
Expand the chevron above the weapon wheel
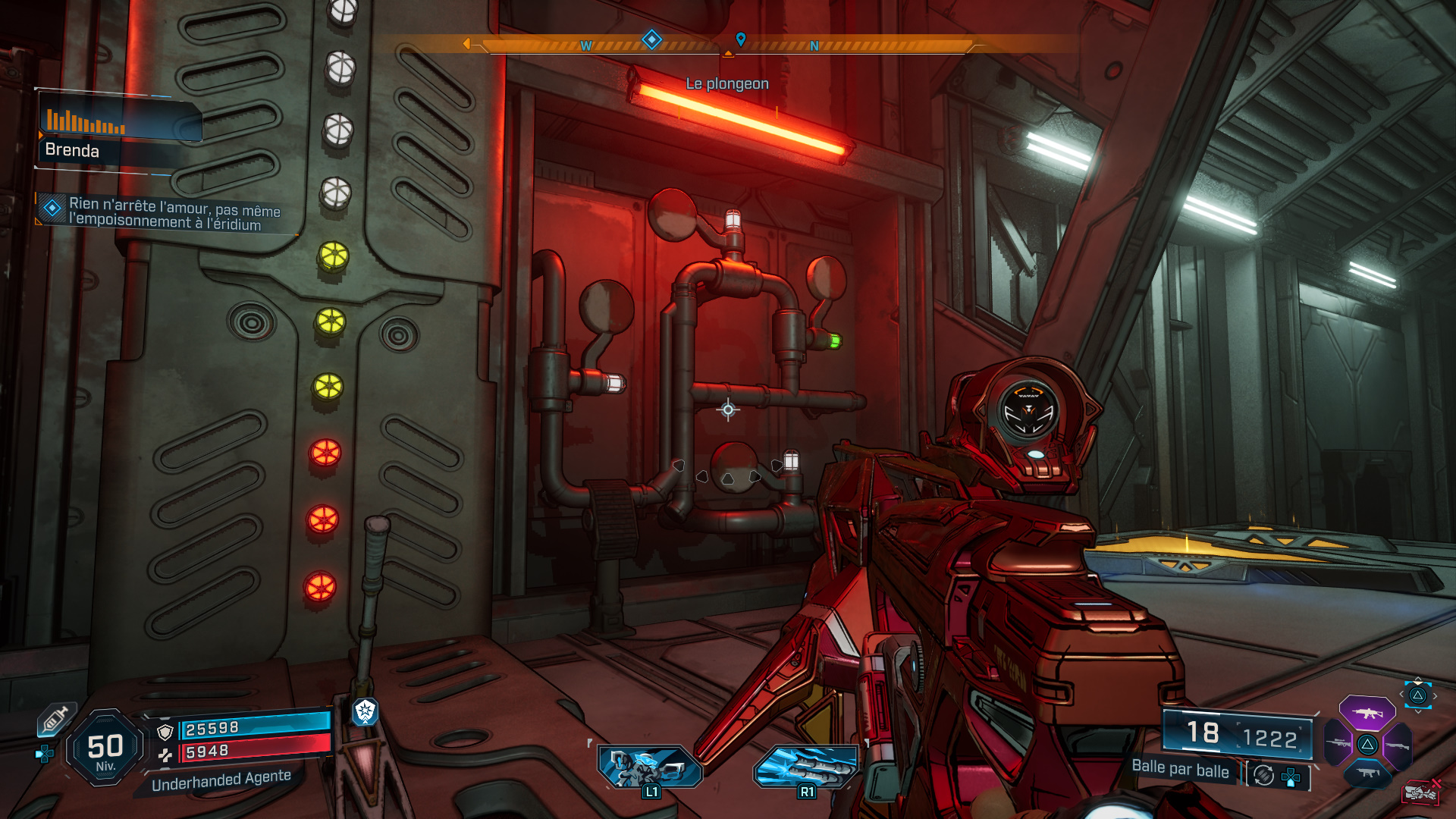pos(1418,678)
